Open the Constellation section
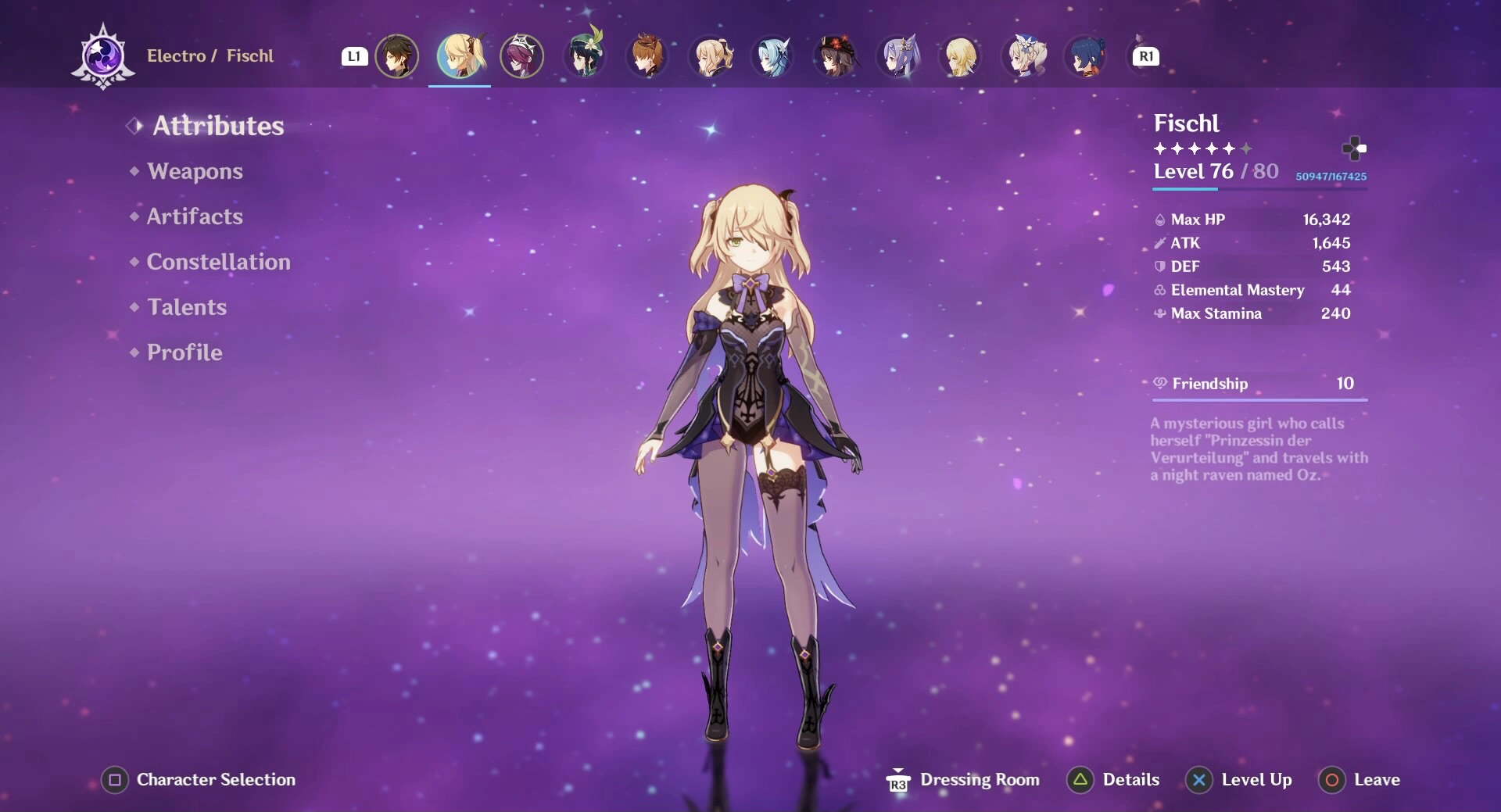The width and height of the screenshot is (1501, 812). (x=219, y=262)
